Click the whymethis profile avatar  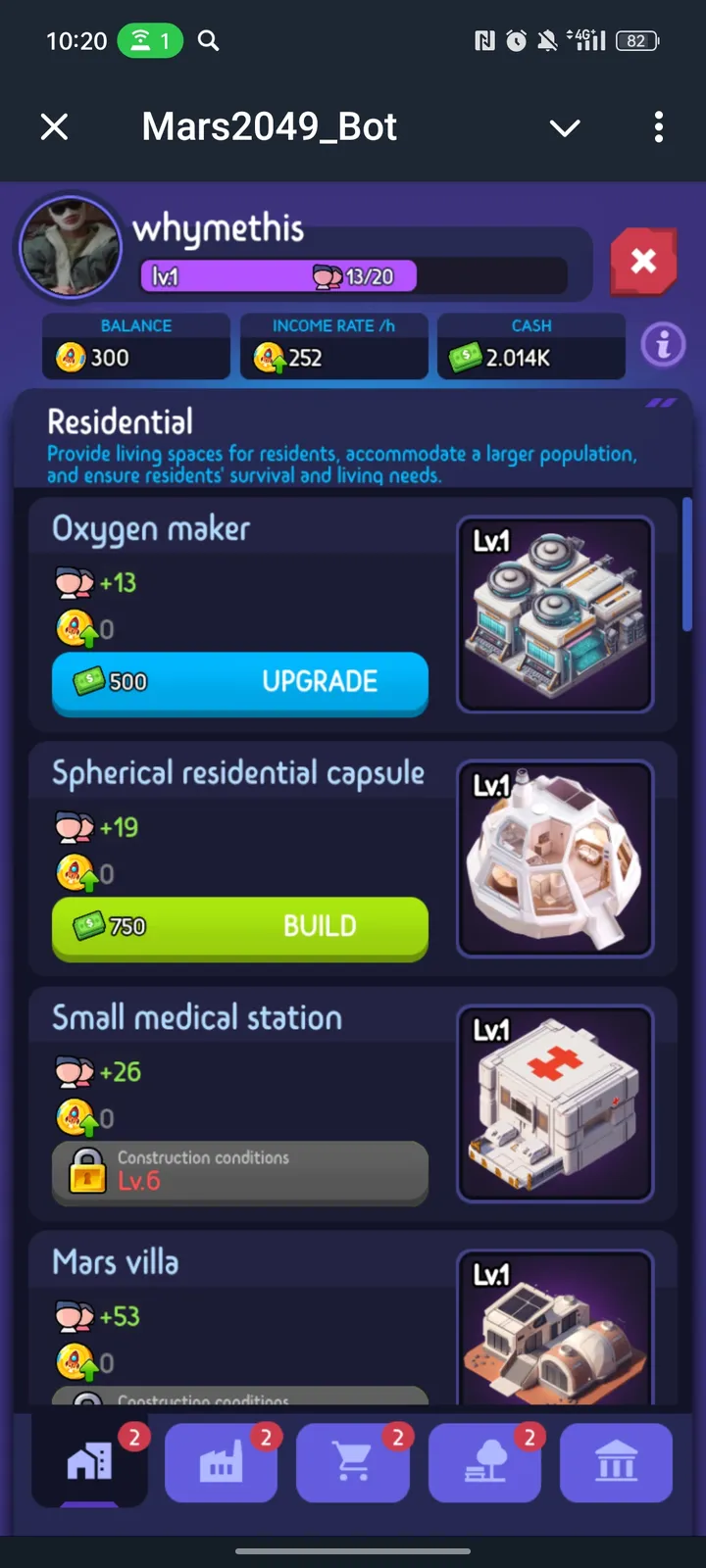69,246
